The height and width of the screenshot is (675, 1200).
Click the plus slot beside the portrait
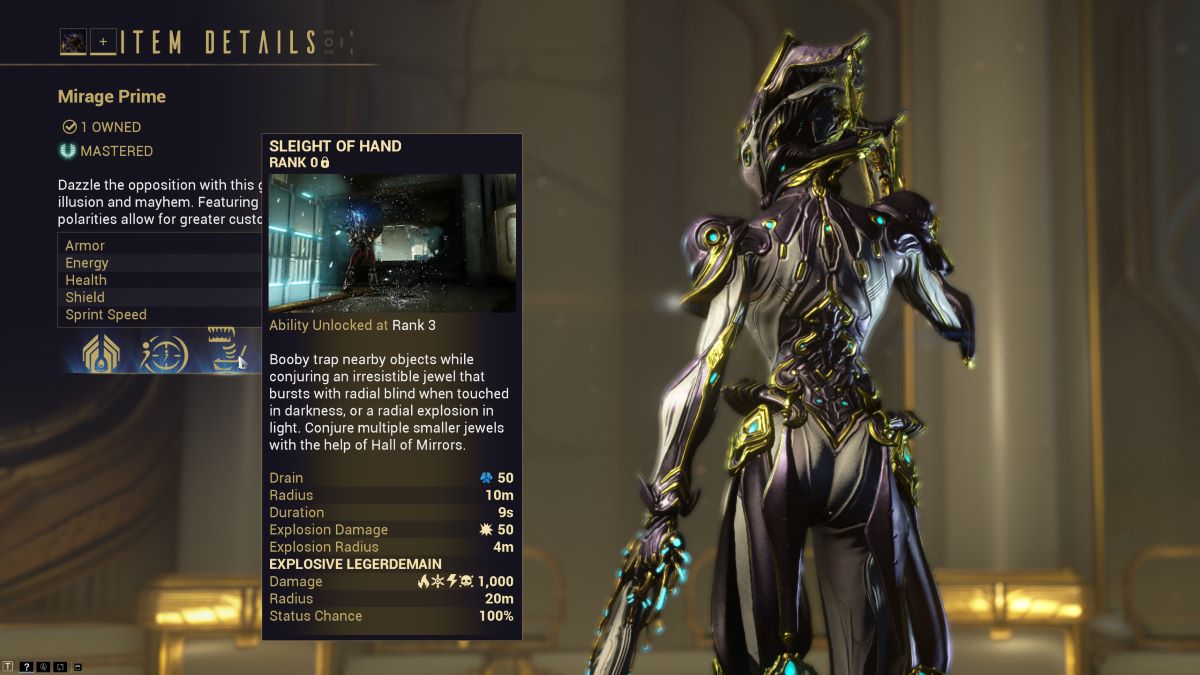[102, 42]
